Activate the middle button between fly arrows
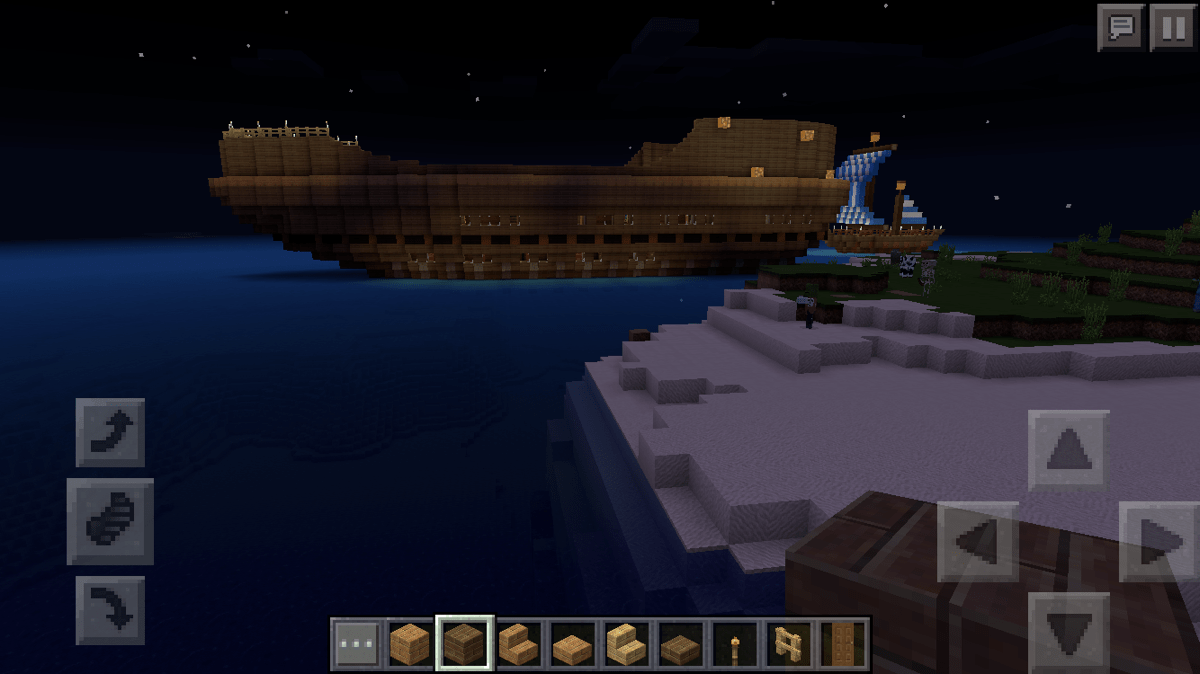Screen dimensions: 1200x674 click(110, 521)
